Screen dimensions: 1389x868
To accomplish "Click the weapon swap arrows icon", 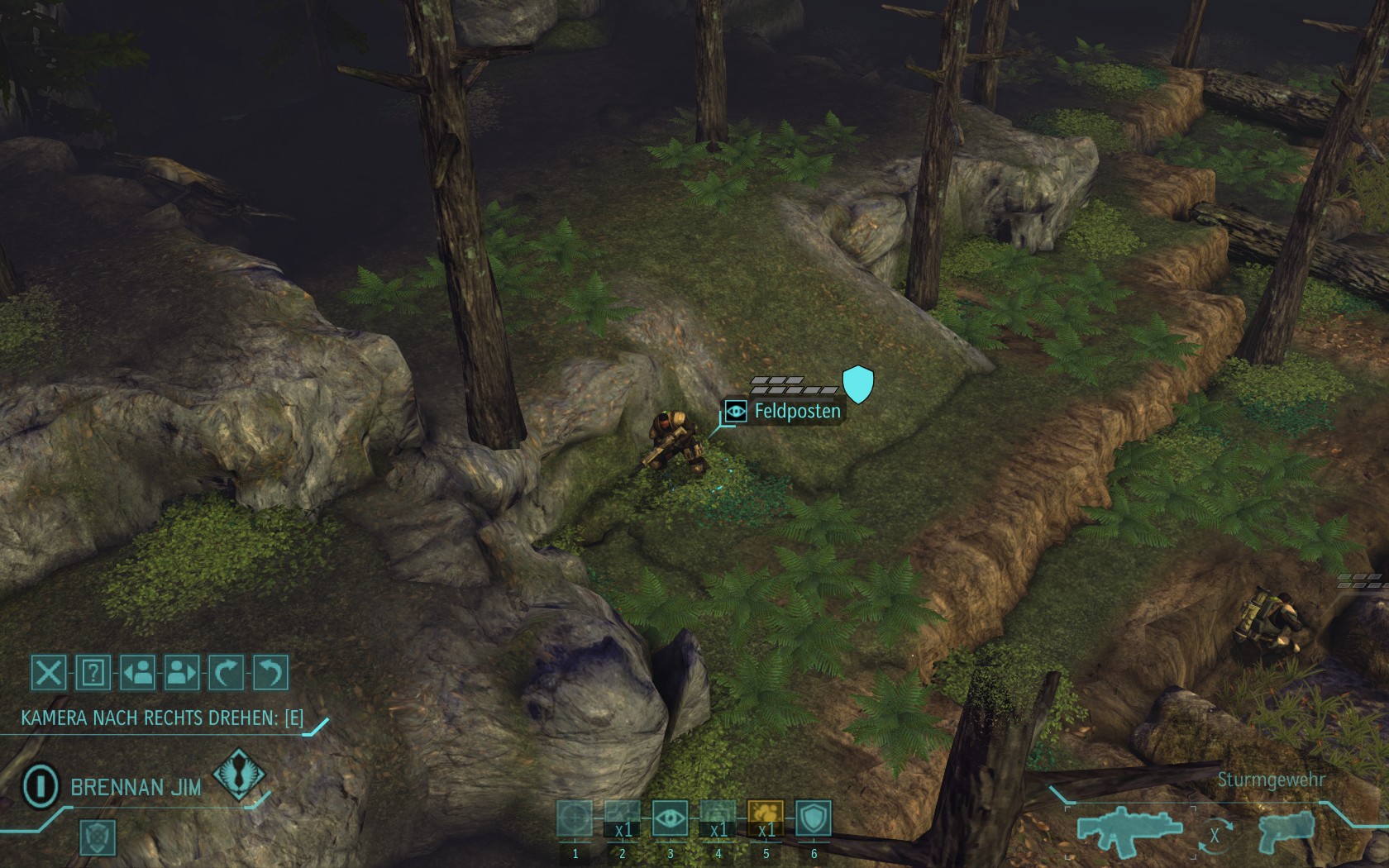I will click(1214, 835).
